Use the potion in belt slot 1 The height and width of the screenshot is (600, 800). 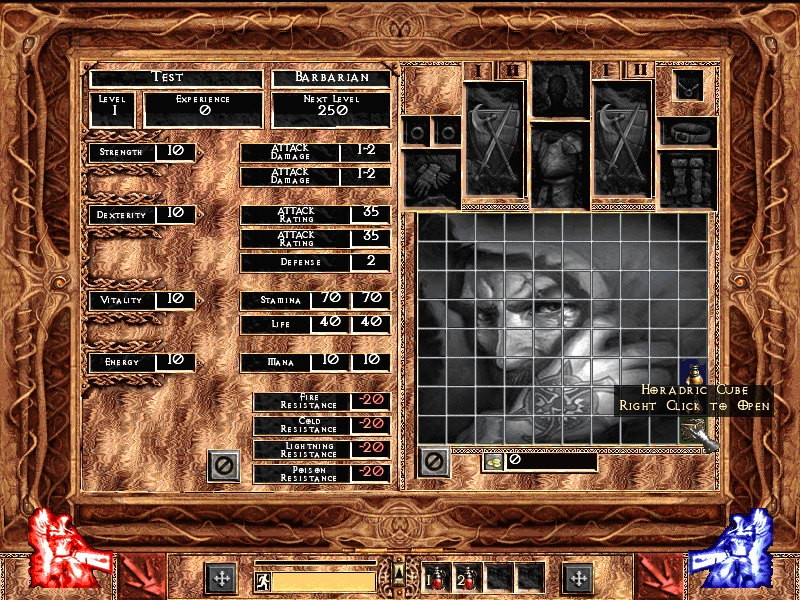click(x=438, y=577)
